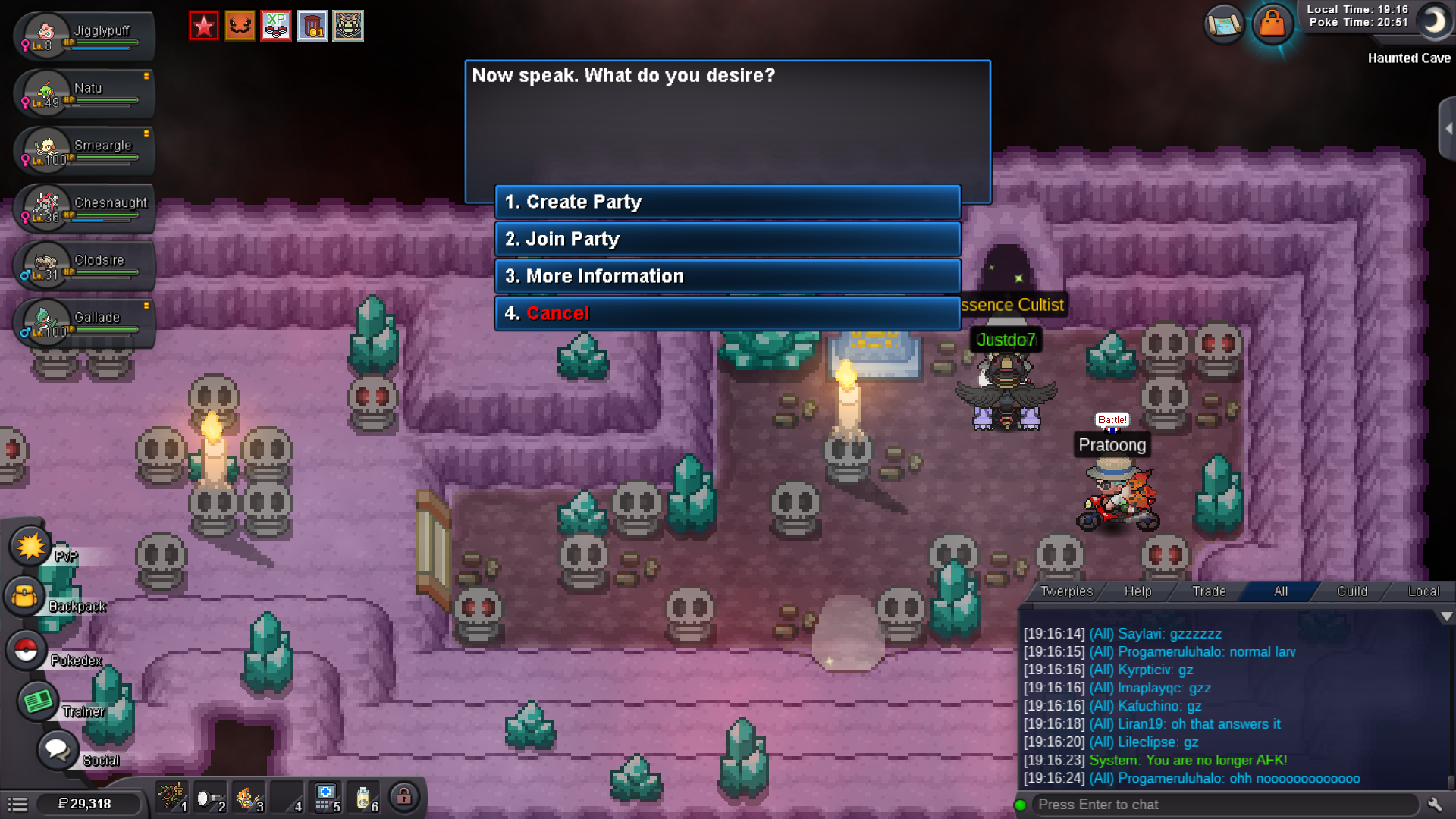Switch to the Guild chat tab

coord(1352,591)
